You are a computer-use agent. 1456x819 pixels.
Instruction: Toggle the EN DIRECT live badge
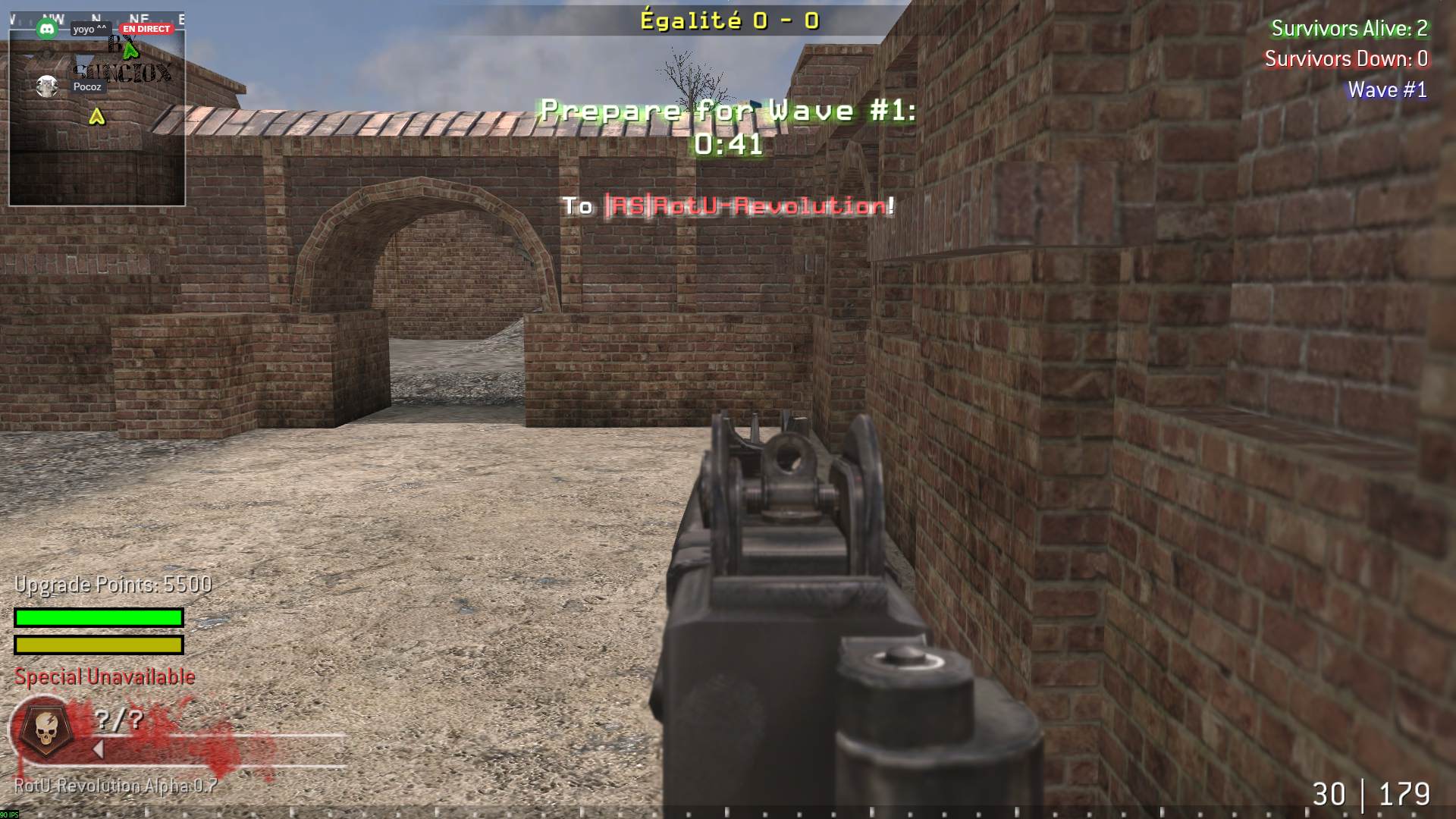[146, 28]
